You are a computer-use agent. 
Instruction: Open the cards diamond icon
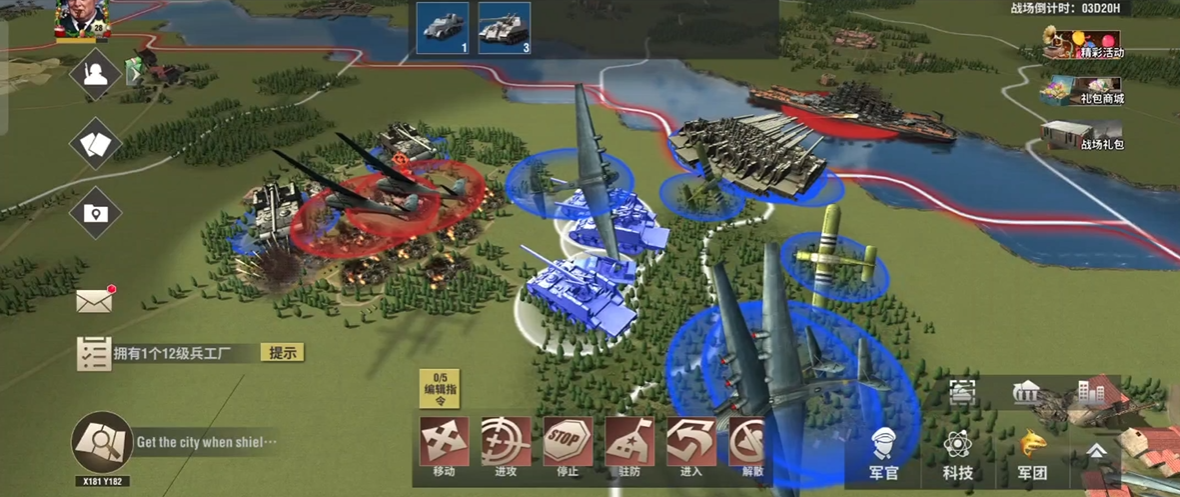point(95,144)
